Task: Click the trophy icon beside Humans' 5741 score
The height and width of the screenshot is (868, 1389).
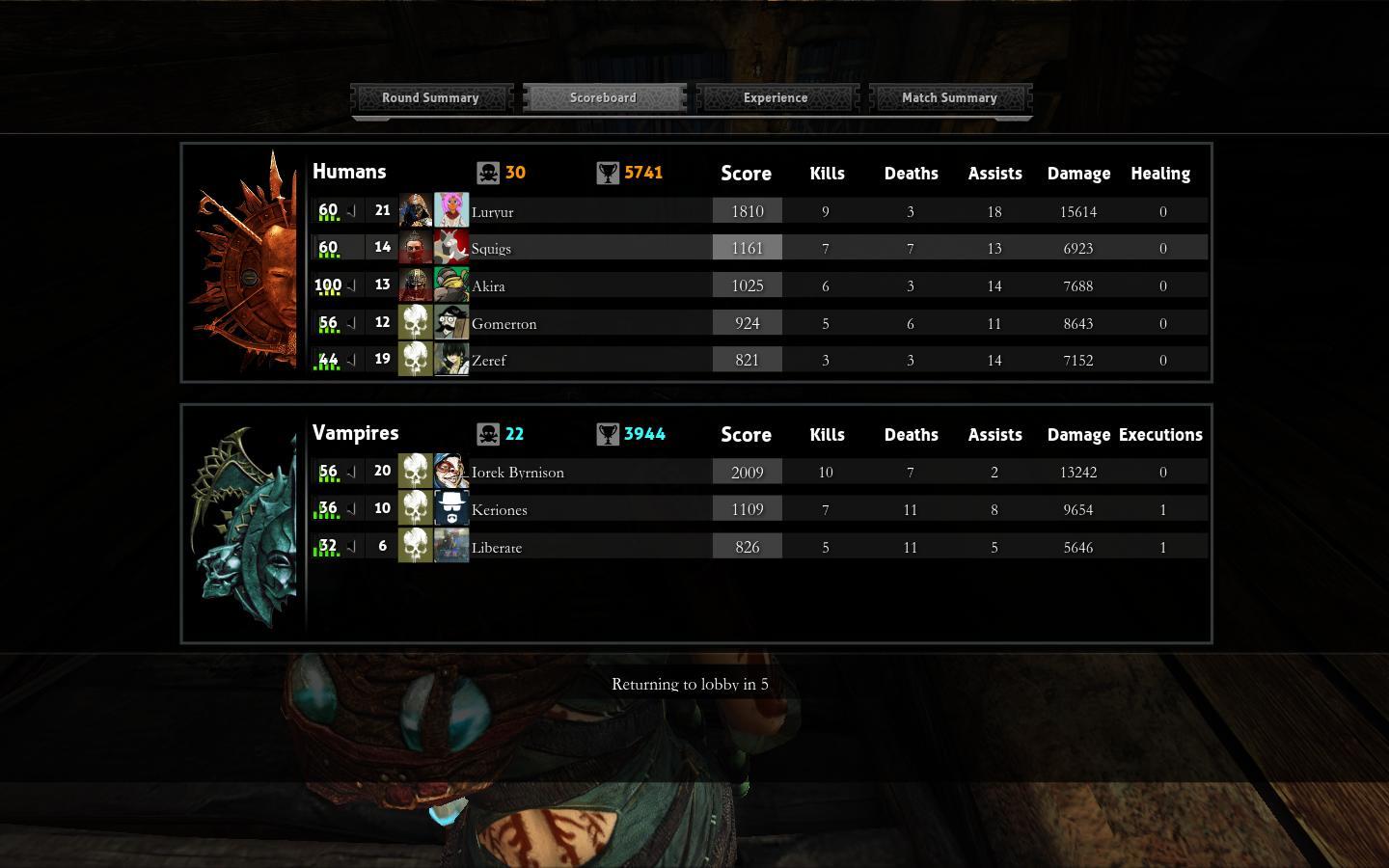Action: [x=606, y=172]
